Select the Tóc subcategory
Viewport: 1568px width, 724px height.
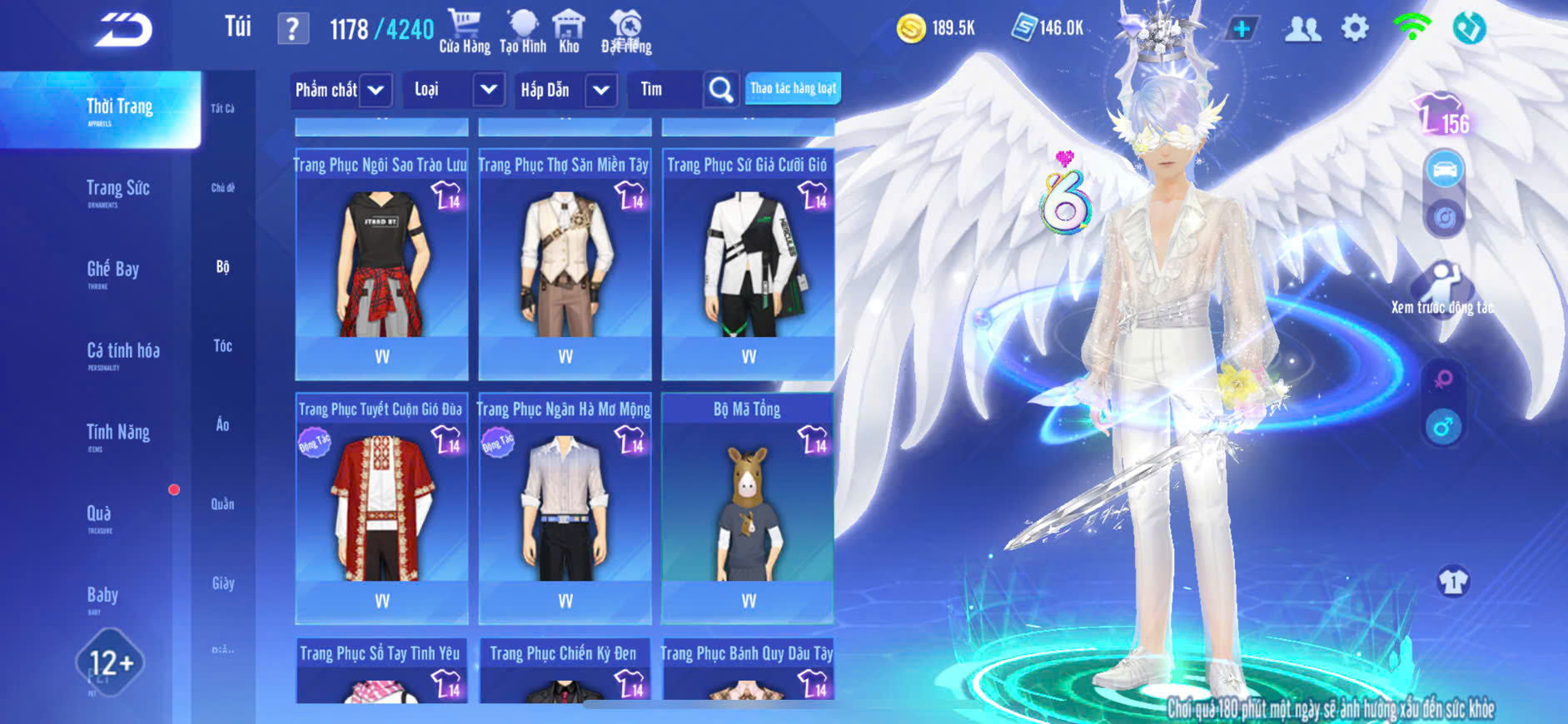point(222,346)
